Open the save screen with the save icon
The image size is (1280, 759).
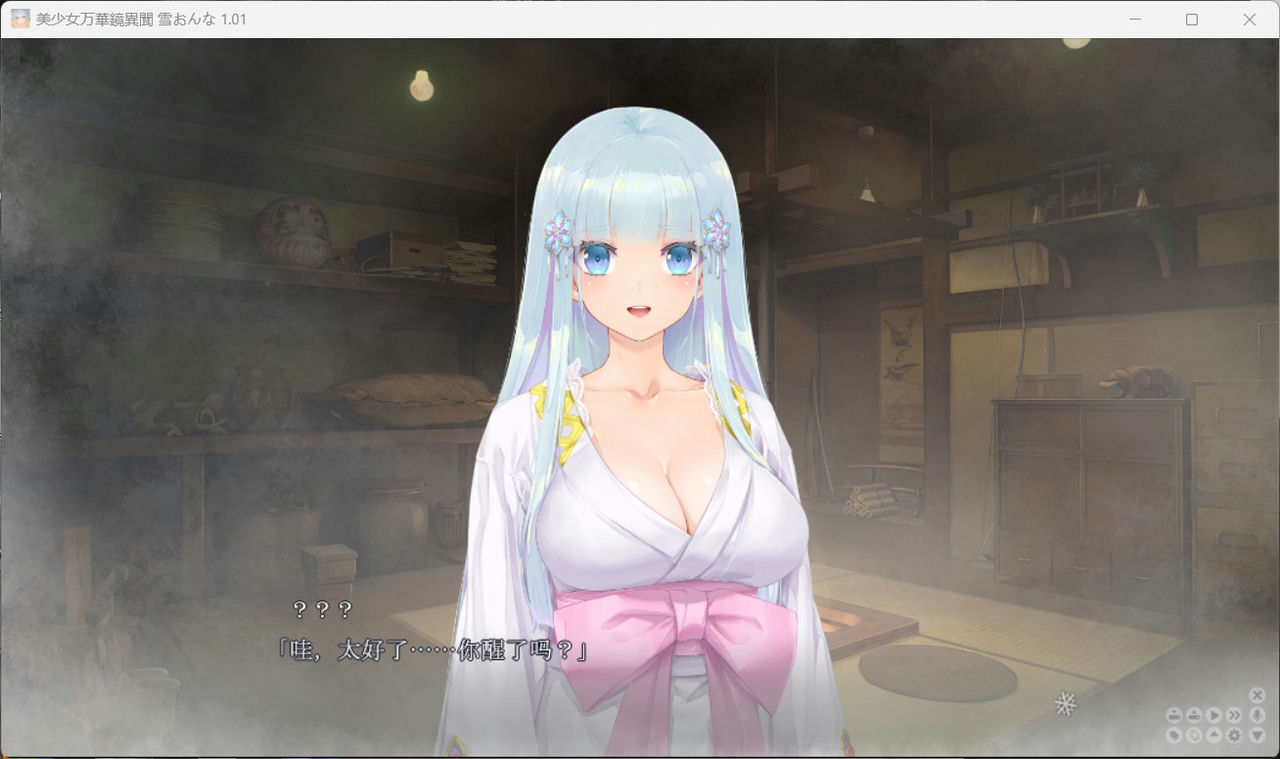pyautogui.click(x=1174, y=715)
